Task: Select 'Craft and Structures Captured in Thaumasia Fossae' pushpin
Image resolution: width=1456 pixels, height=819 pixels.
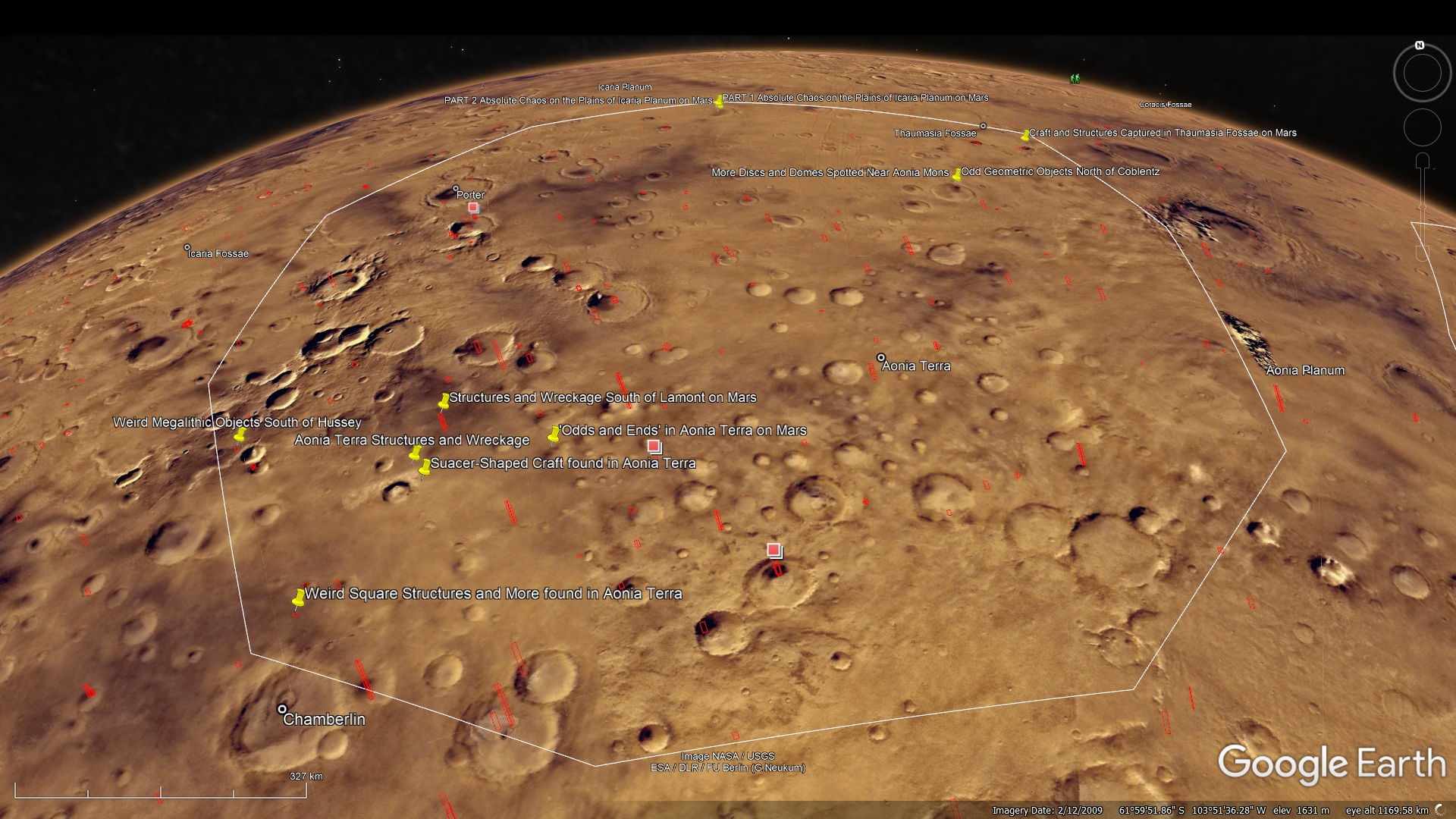Action: click(x=1025, y=135)
